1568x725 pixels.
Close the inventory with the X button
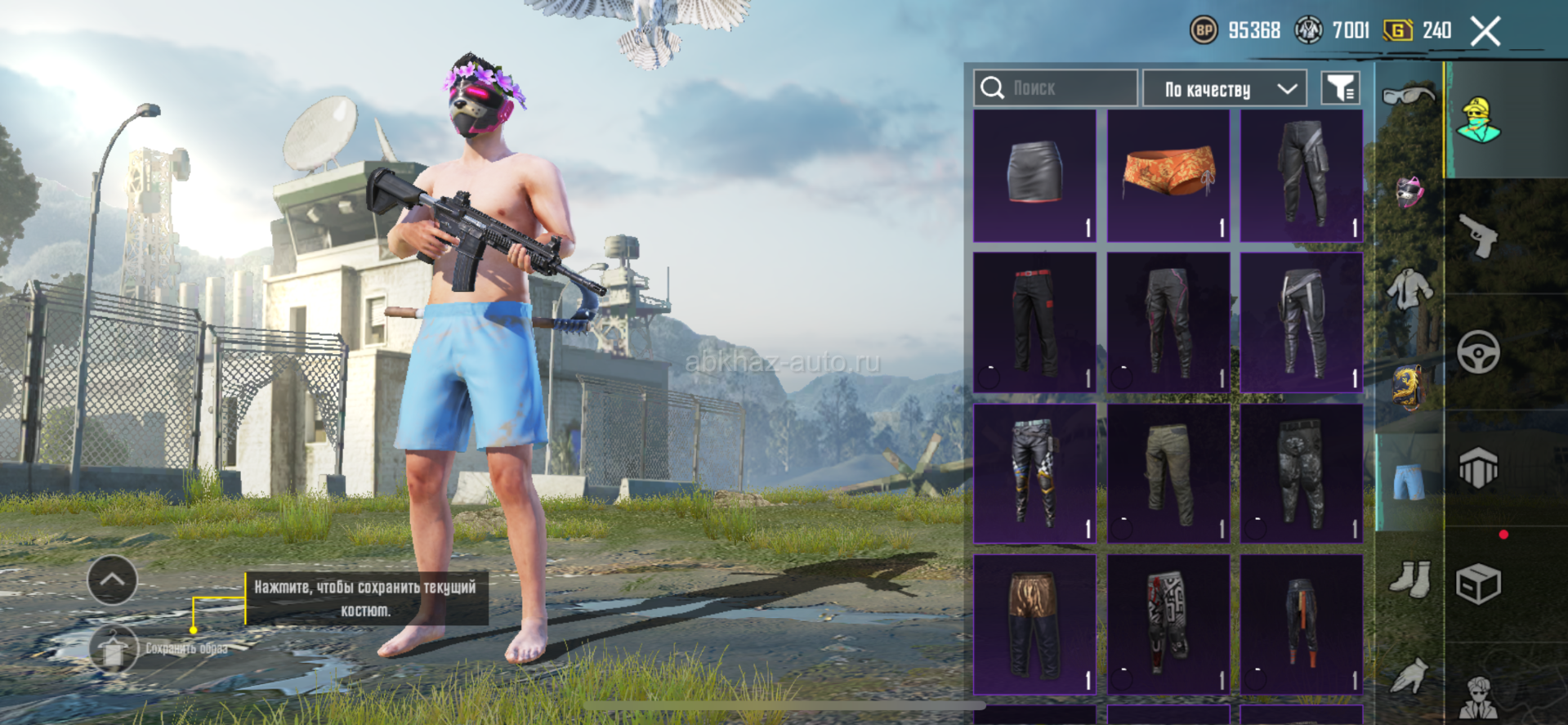click(x=1485, y=32)
